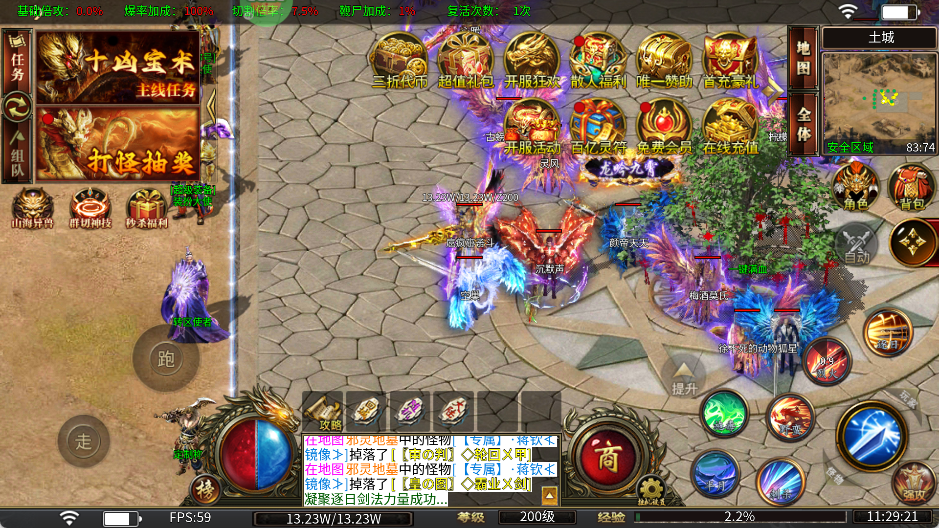The width and height of the screenshot is (939, 528).
Task: Open the 群切神技 skill icon
Action: (x=88, y=208)
